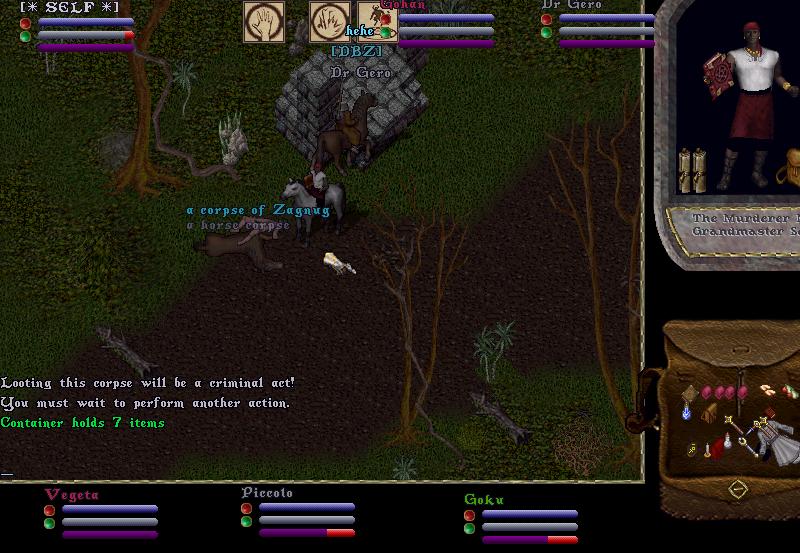Select the bandages in the backpack
The image size is (800, 553).
(x=767, y=390)
